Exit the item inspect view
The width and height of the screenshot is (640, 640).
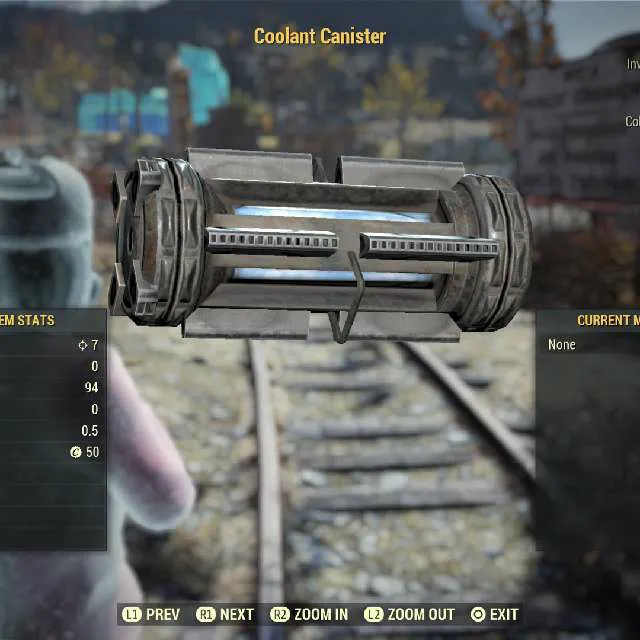tap(494, 614)
